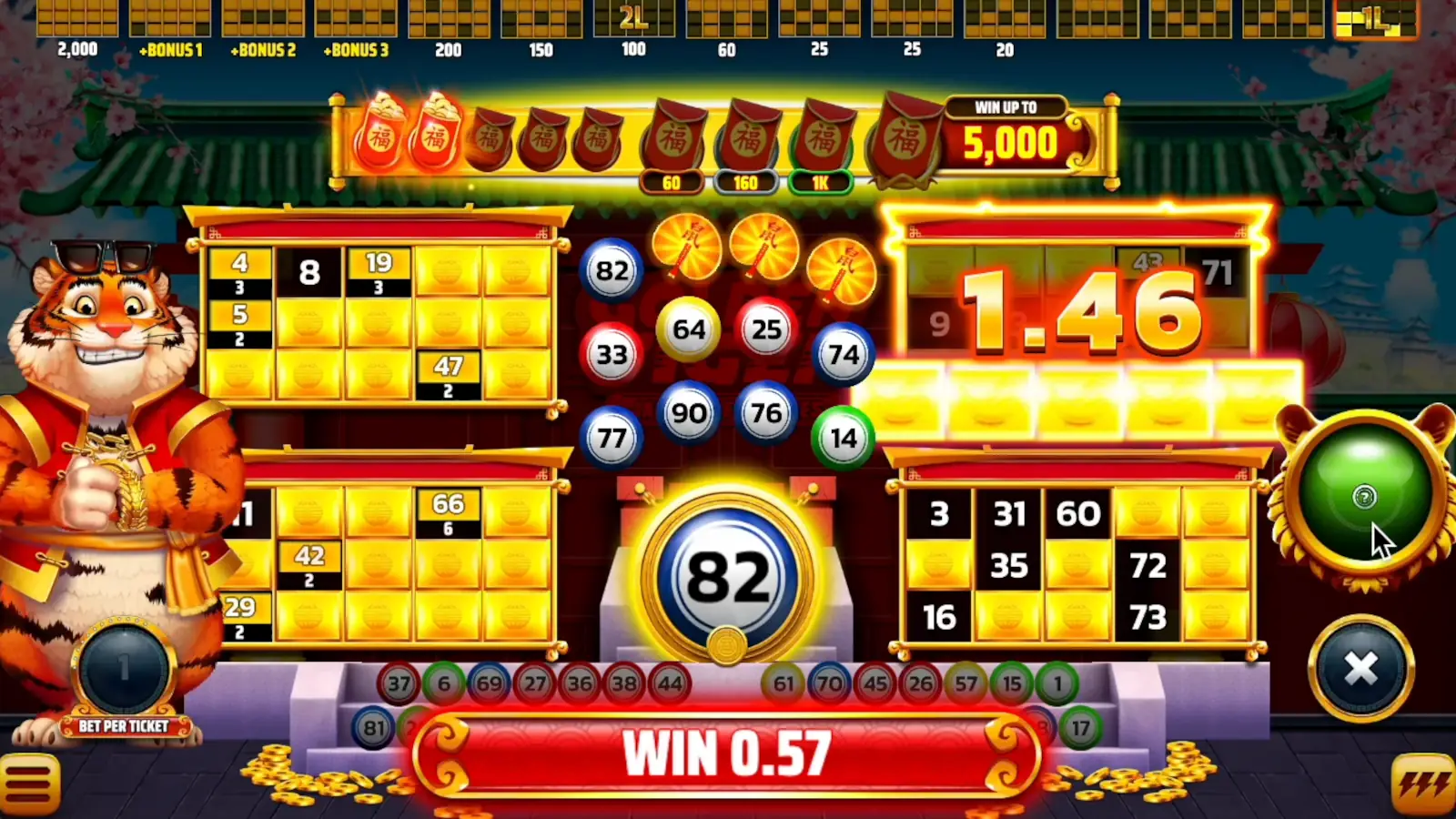This screenshot has height=819, width=1456.
Task: Toggle the 60 envelope milestone marker
Action: click(671, 180)
